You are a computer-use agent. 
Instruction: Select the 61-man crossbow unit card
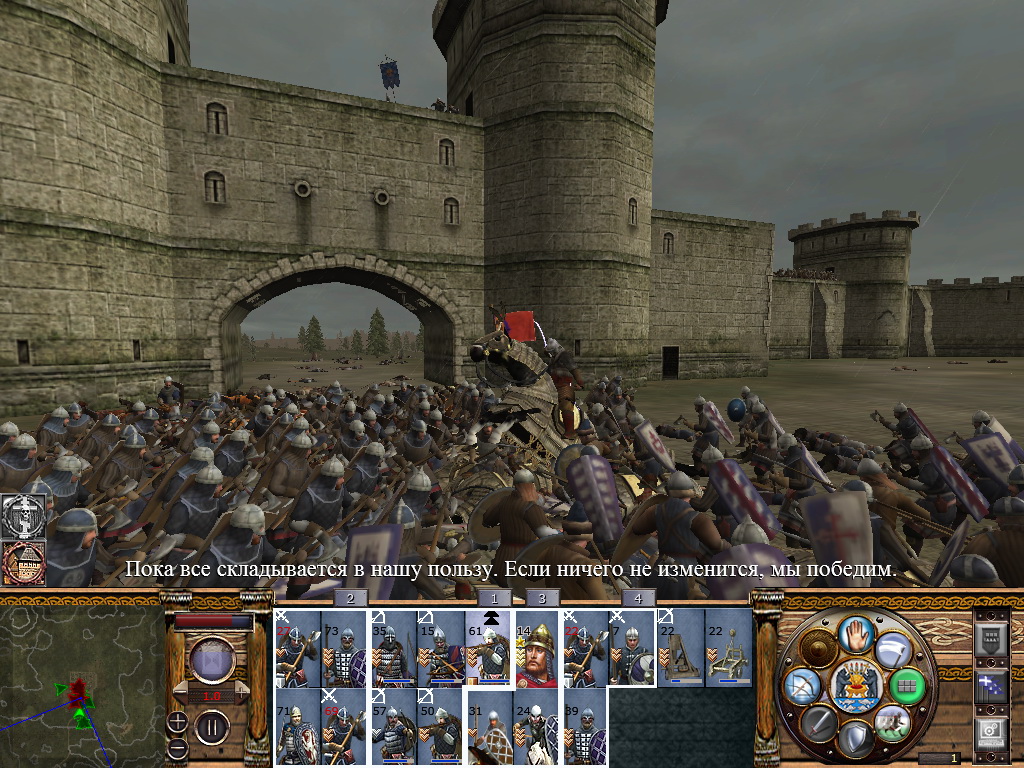[x=490, y=650]
